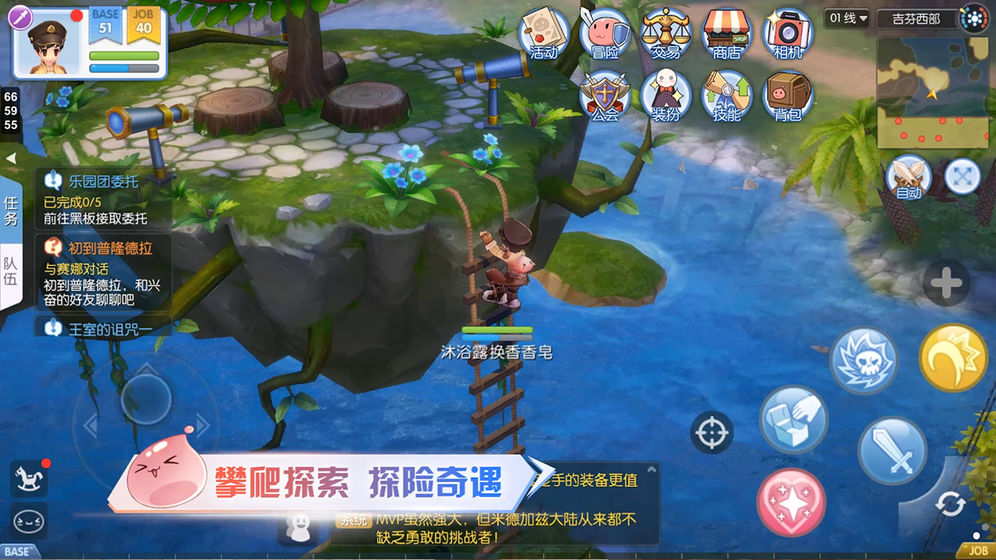Open the 商店 shop
996x560 pixels.
click(727, 33)
